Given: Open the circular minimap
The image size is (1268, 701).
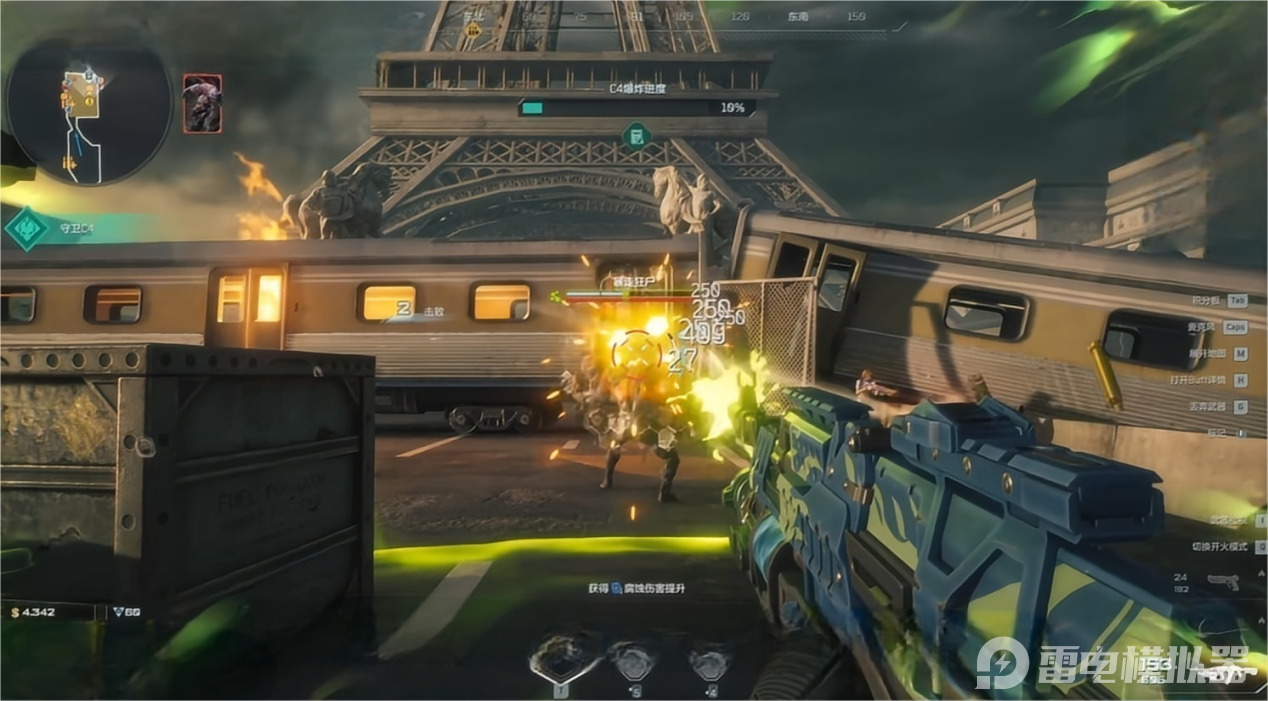Looking at the screenshot, I should pyautogui.click(x=88, y=108).
